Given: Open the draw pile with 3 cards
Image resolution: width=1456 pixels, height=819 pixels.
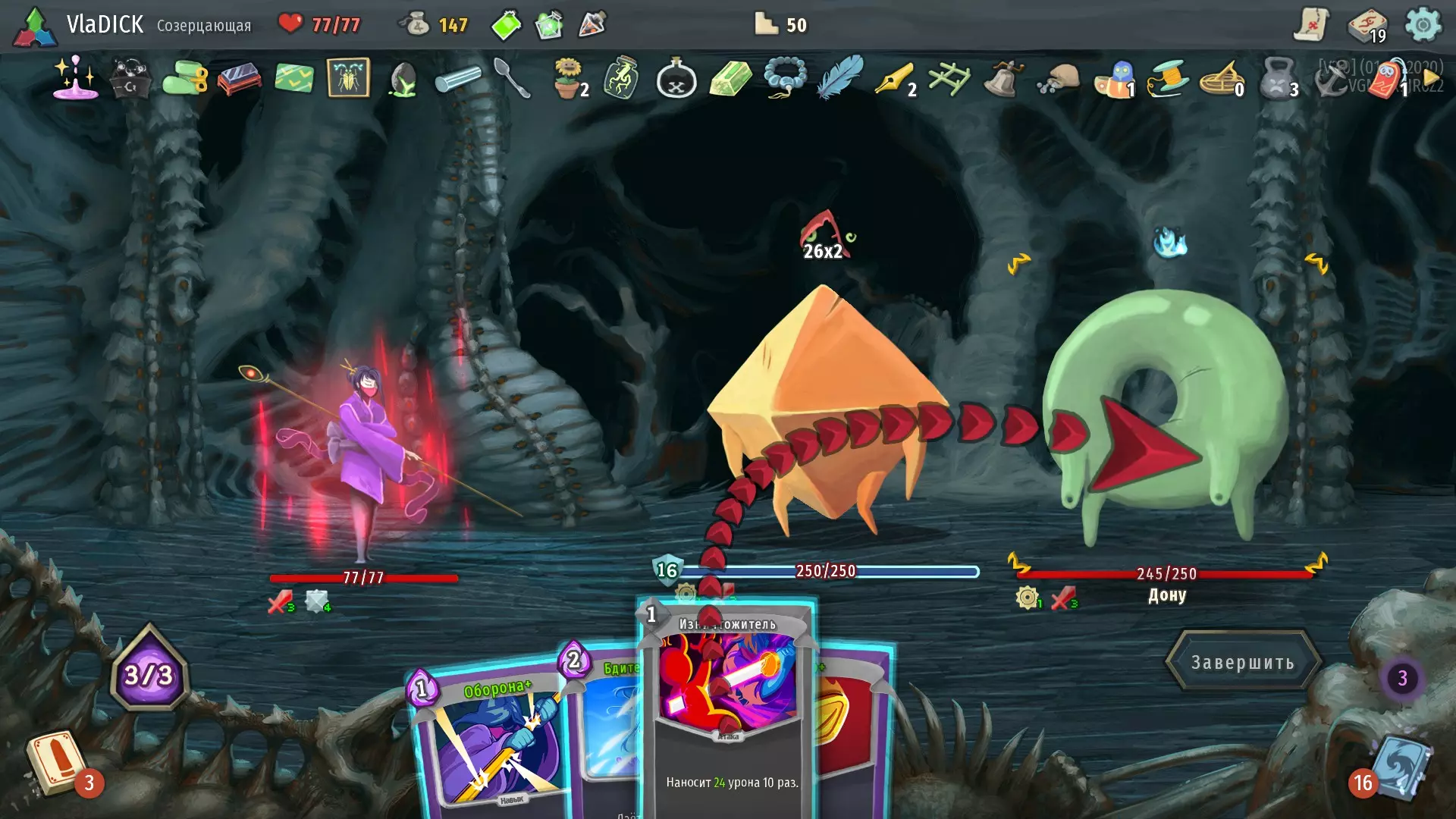Looking at the screenshot, I should tap(57, 762).
